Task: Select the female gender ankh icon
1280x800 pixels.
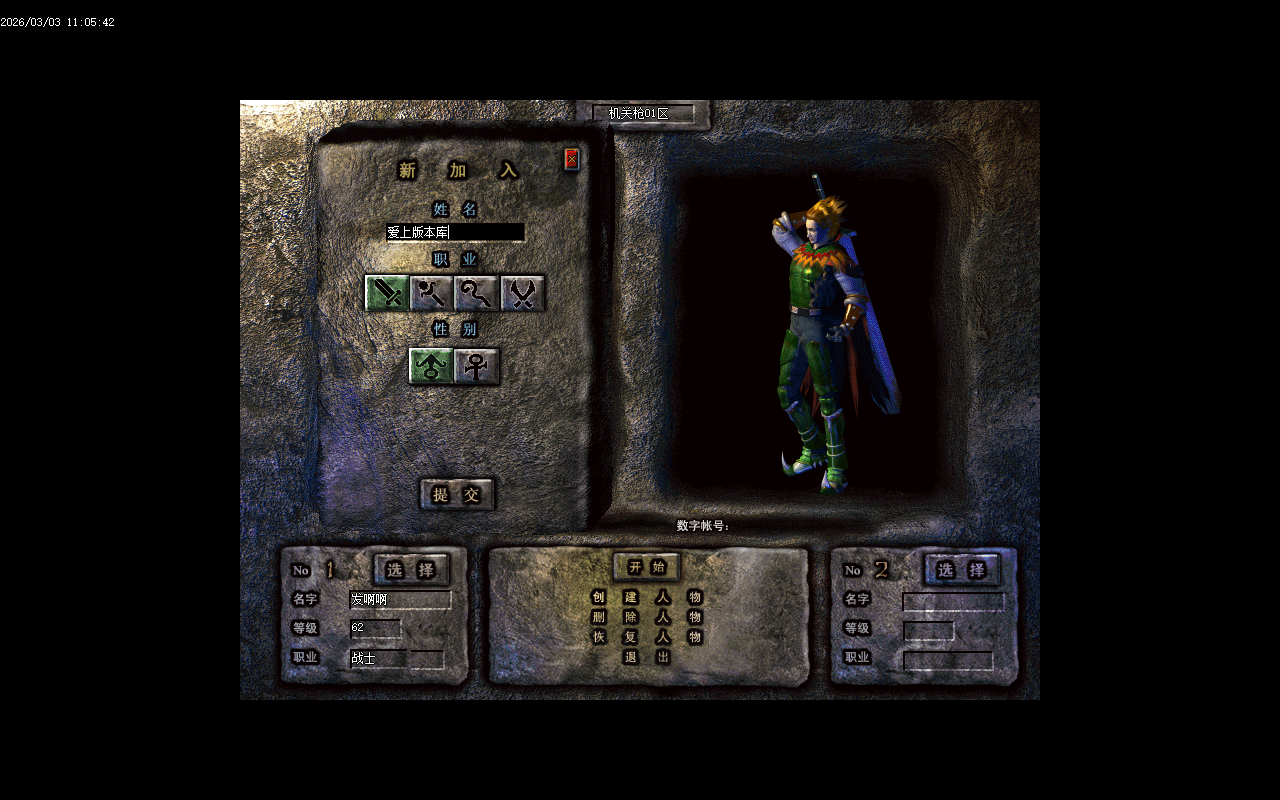Action: pyautogui.click(x=475, y=367)
